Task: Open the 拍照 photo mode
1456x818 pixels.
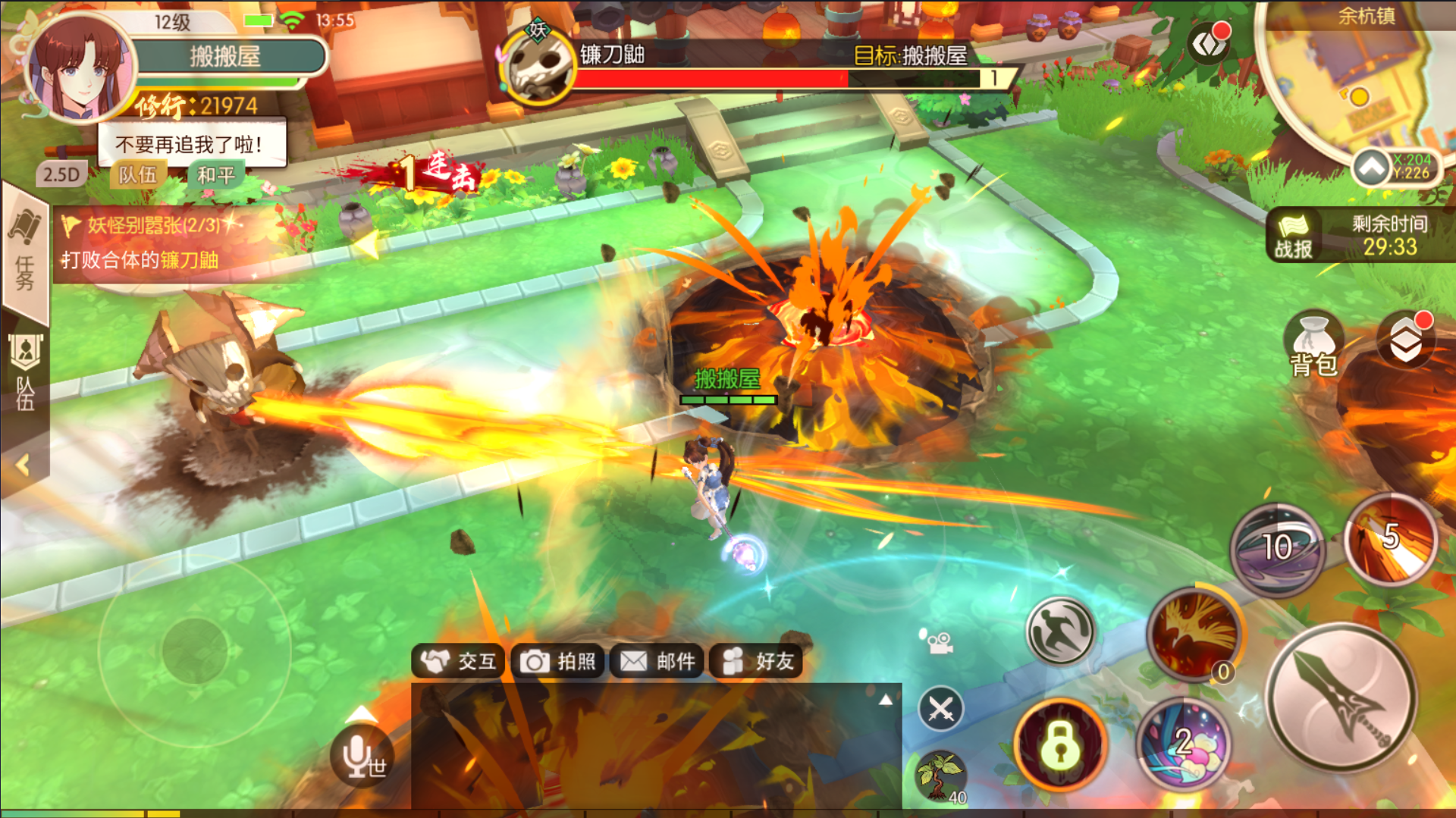Action: (558, 662)
